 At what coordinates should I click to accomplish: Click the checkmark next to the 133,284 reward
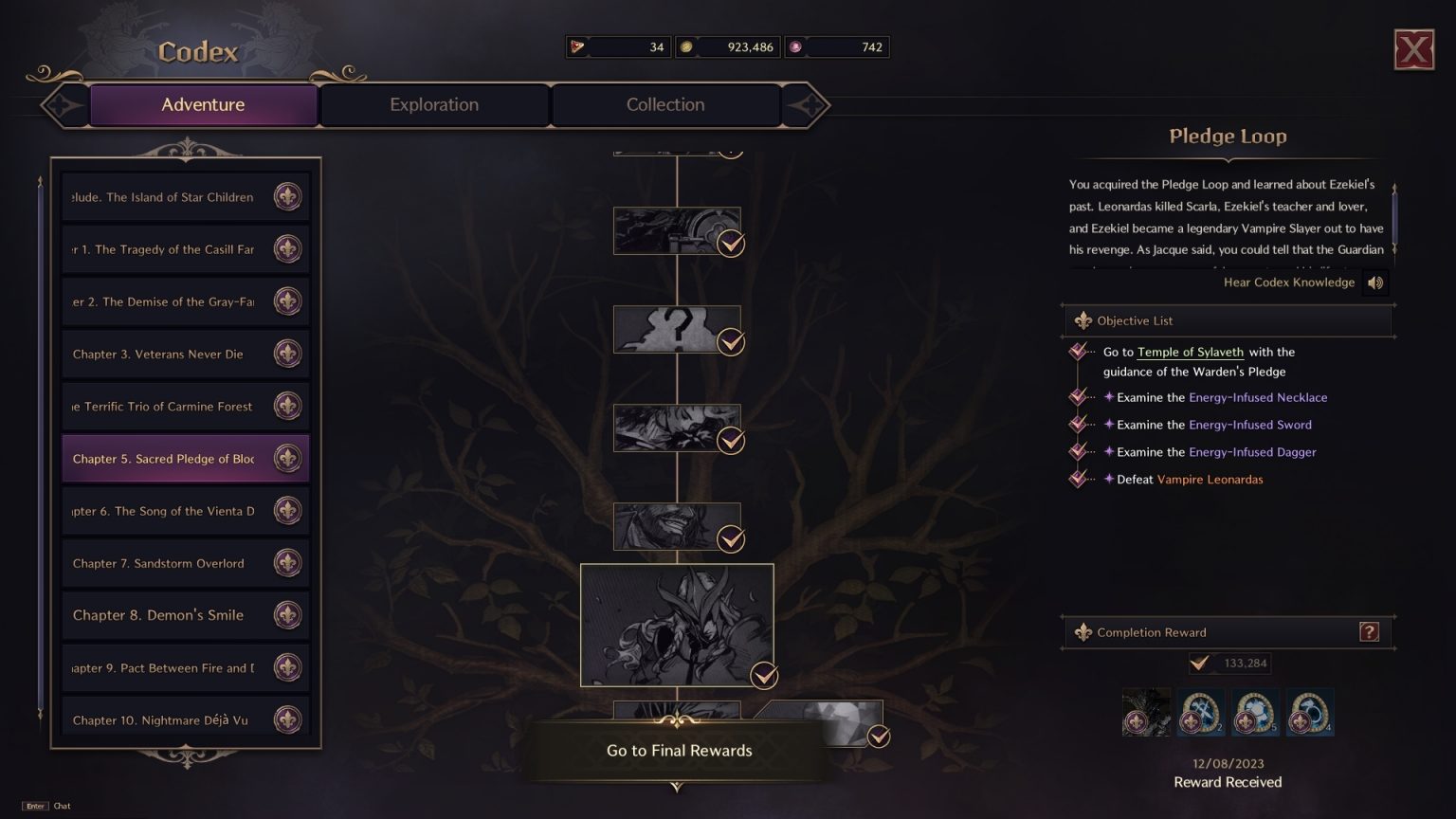point(1199,664)
